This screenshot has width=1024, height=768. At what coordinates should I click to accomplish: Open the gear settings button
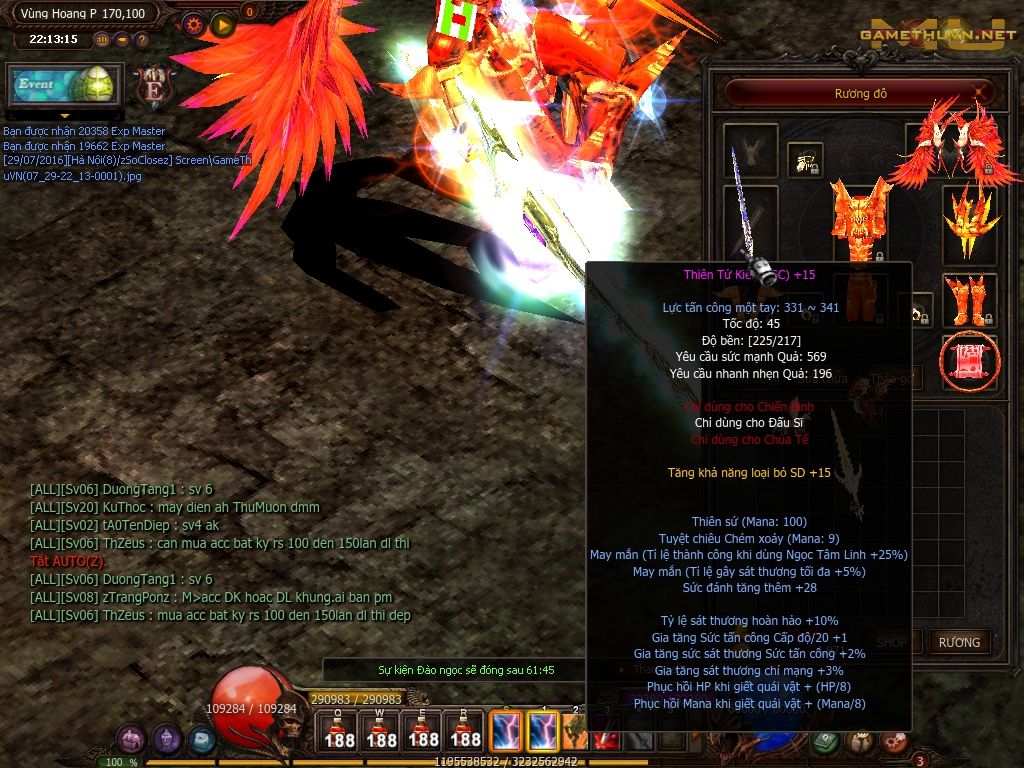pyautogui.click(x=194, y=23)
